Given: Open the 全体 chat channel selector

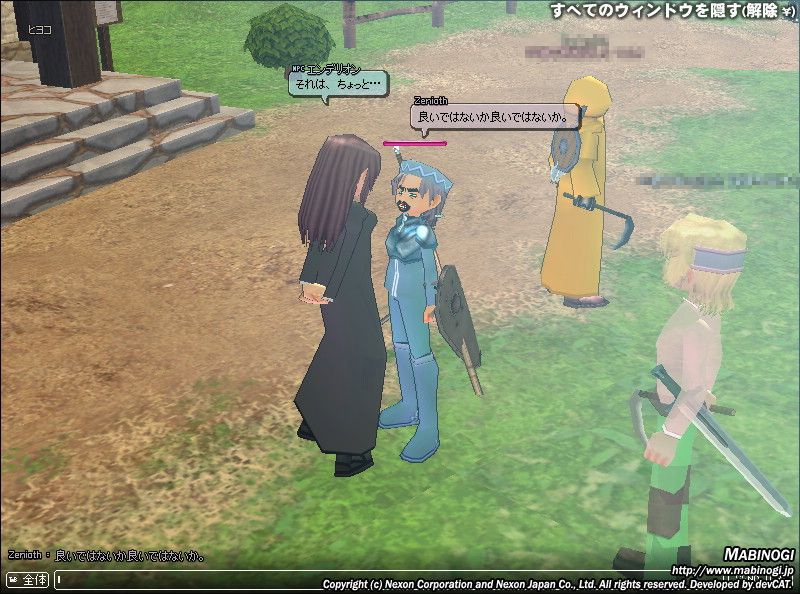Looking at the screenshot, I should click(28, 579).
